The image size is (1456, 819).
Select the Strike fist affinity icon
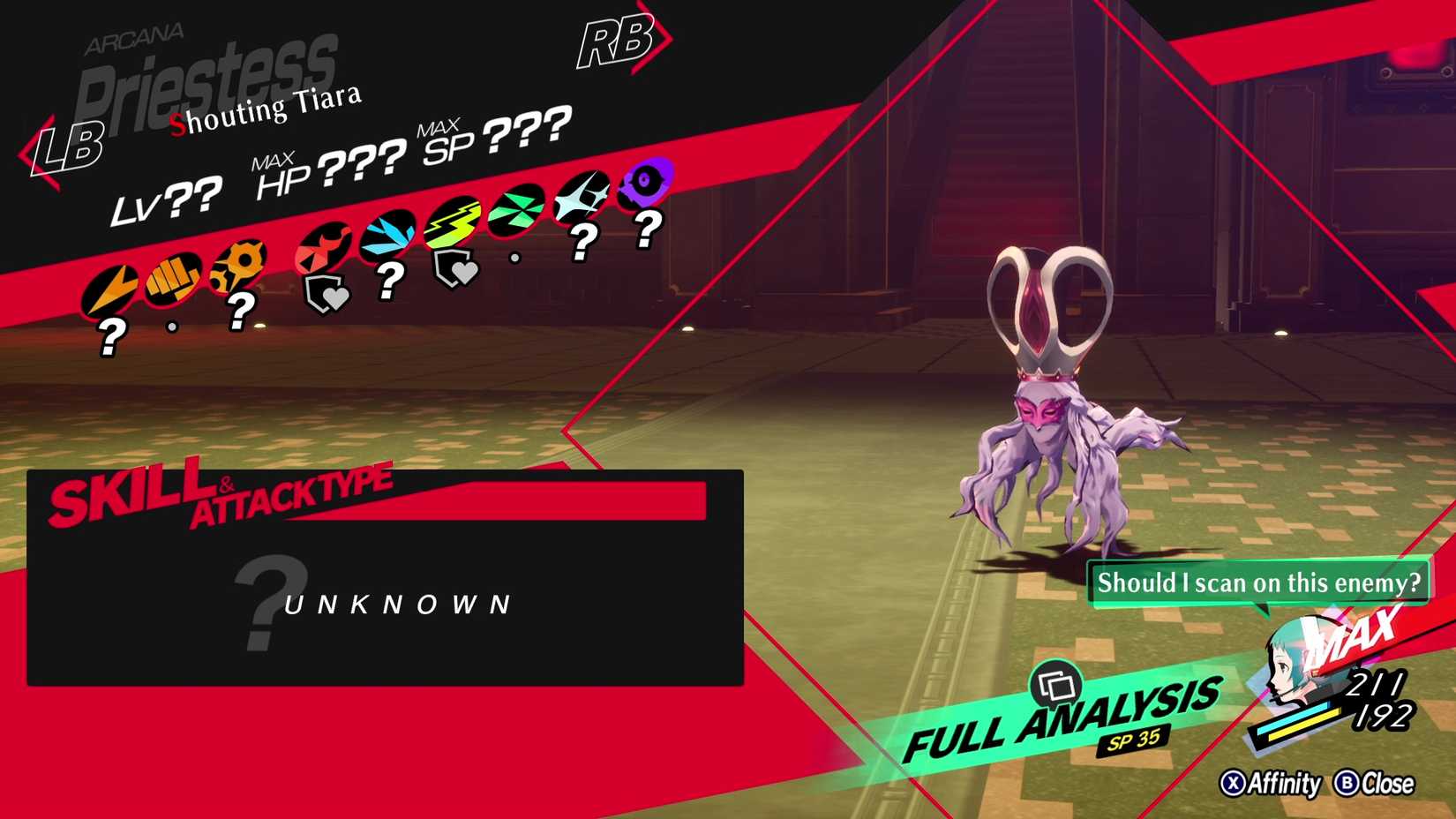pyautogui.click(x=172, y=277)
